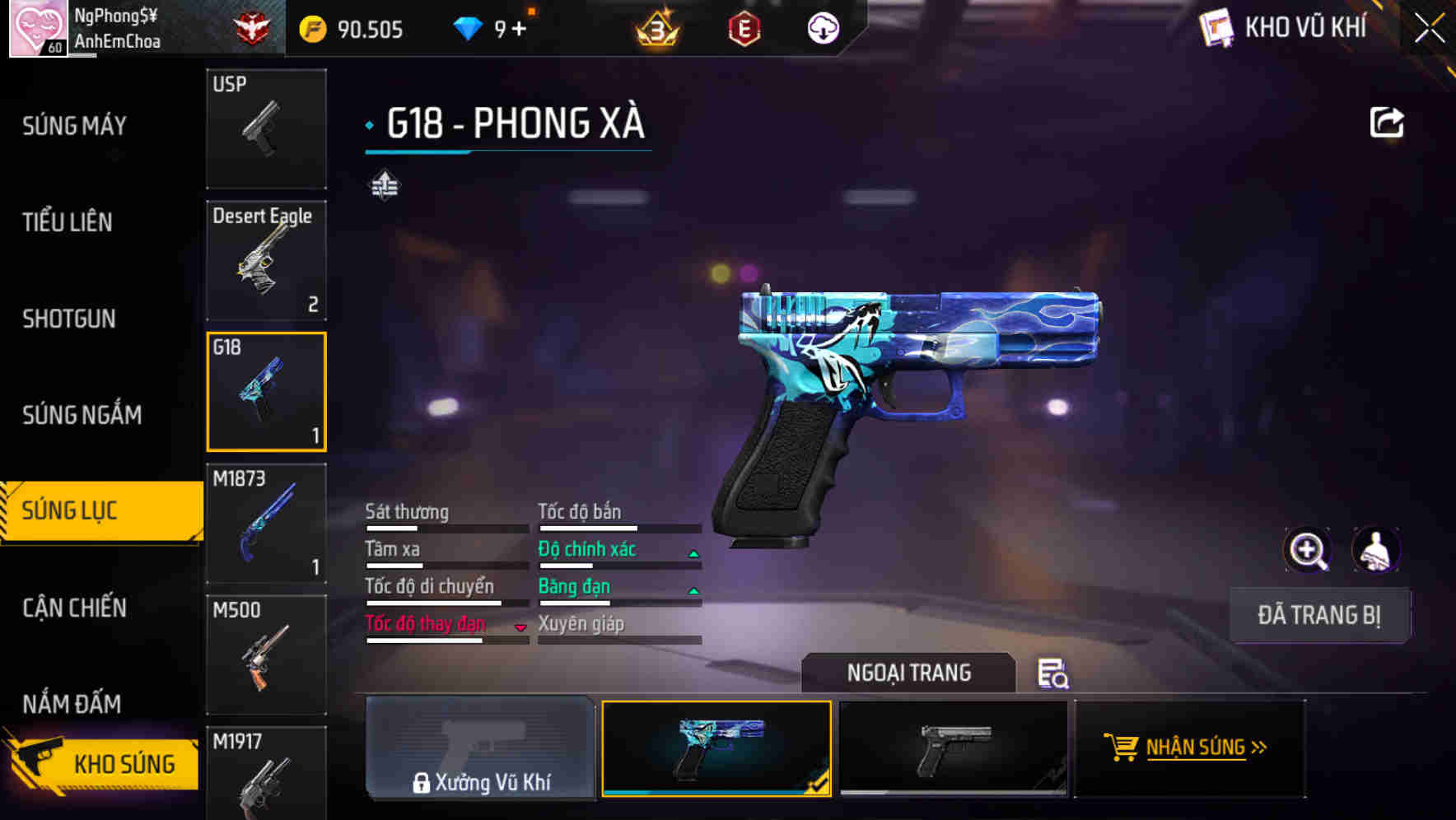Open the SHOTGUN weapon category

click(69, 319)
